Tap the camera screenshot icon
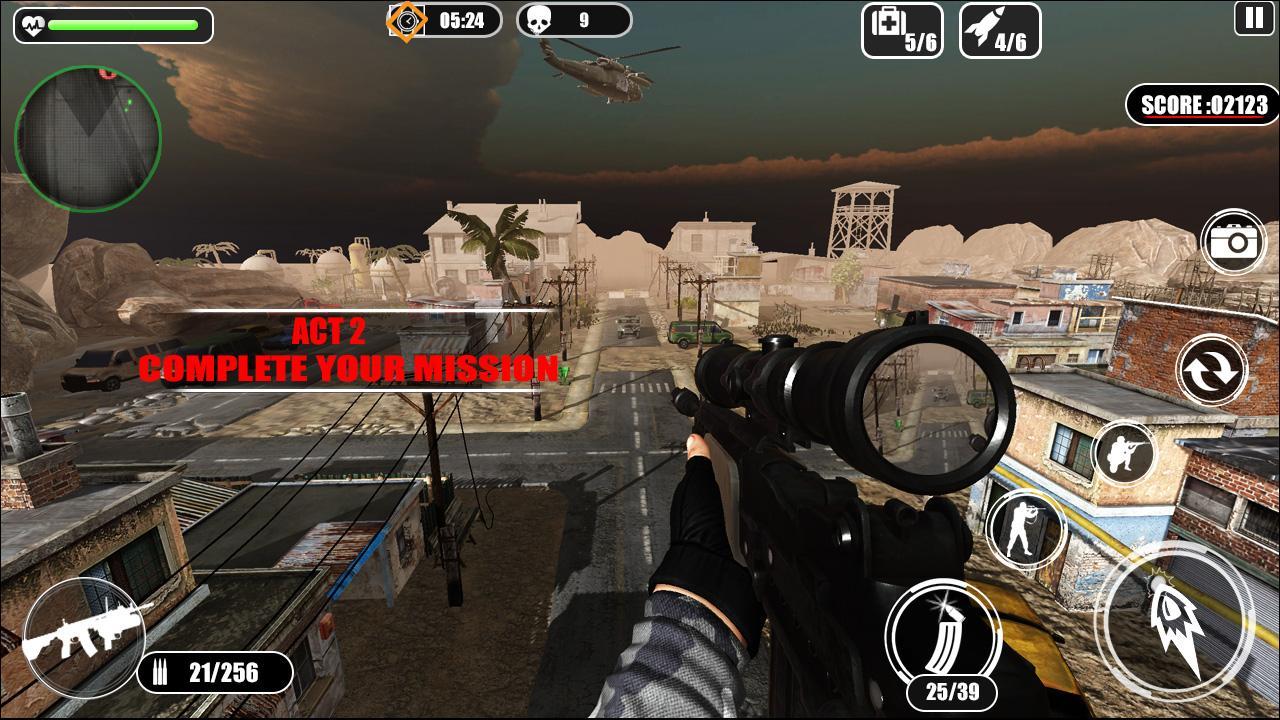The image size is (1280, 720). pos(1235,240)
